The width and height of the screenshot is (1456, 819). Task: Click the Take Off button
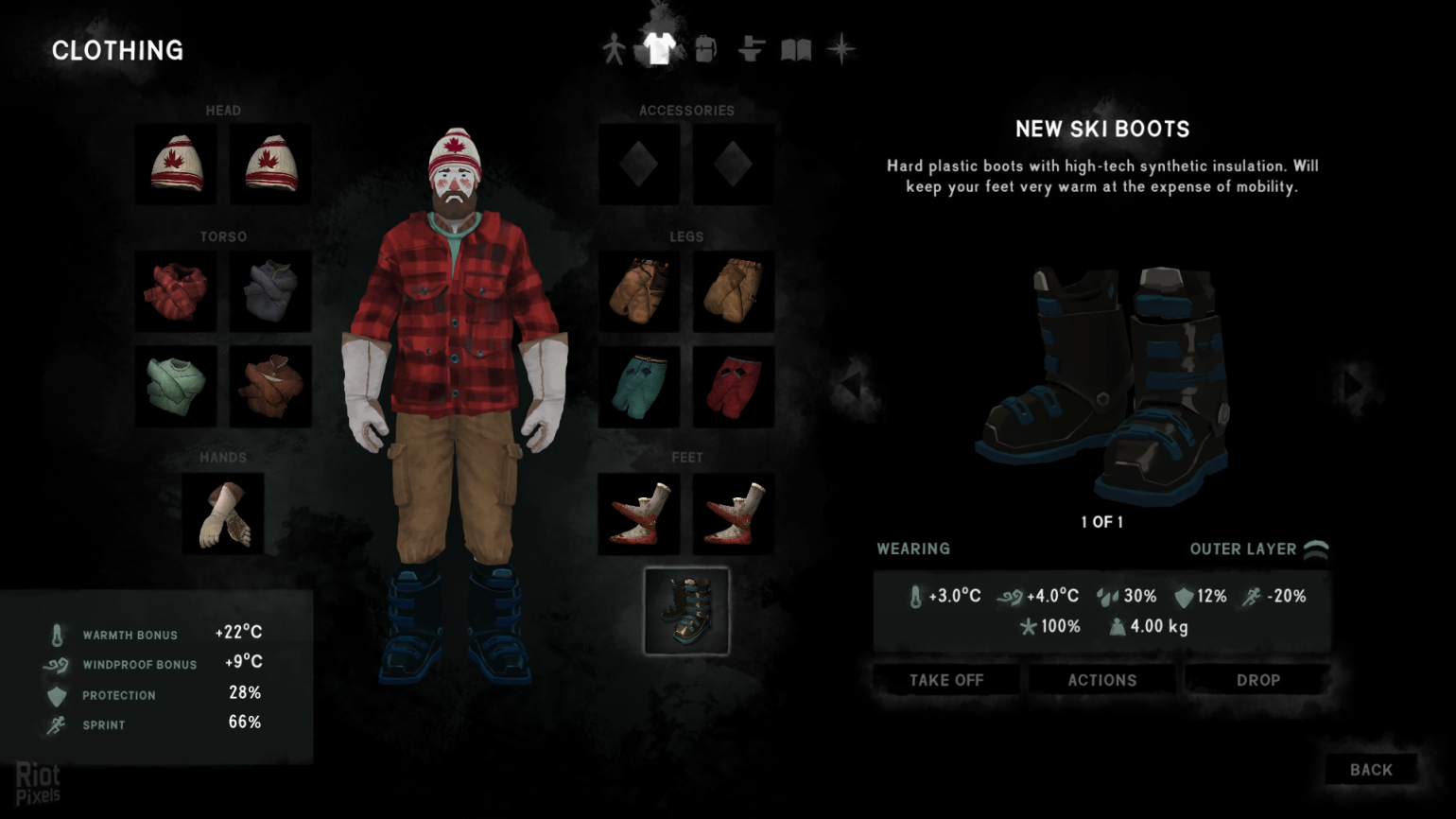(x=946, y=680)
